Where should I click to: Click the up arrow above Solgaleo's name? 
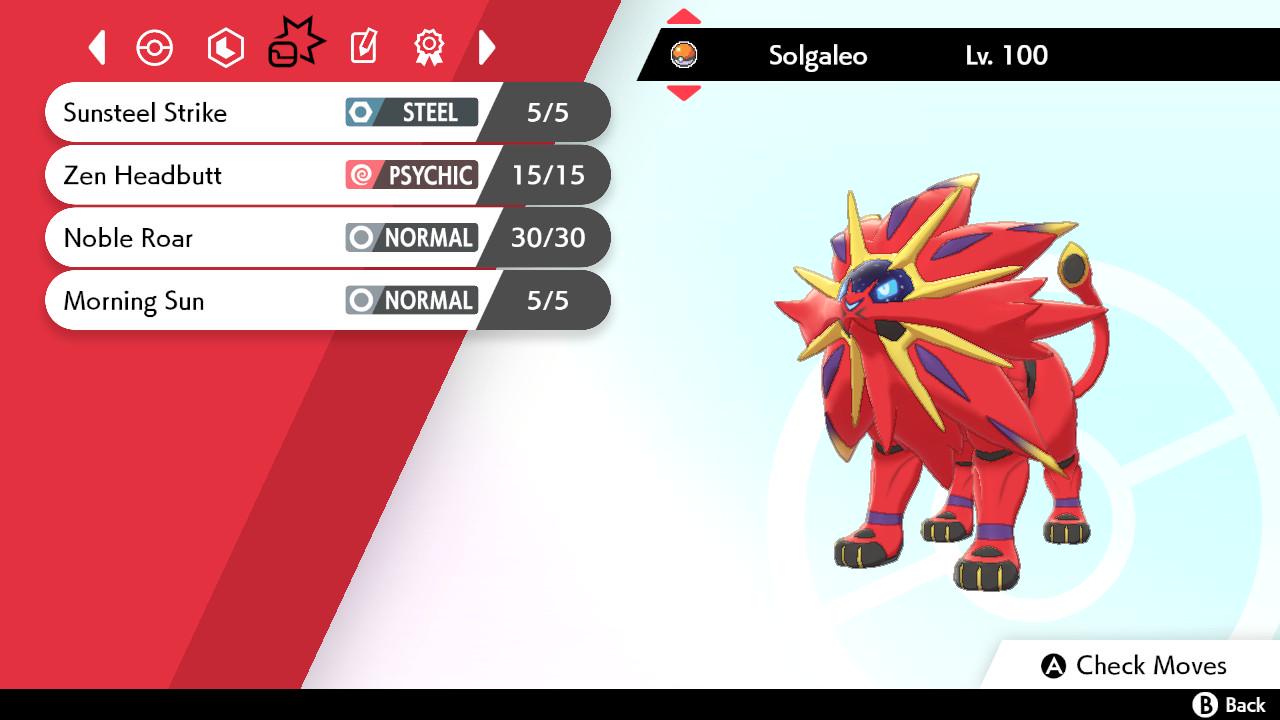click(x=684, y=16)
